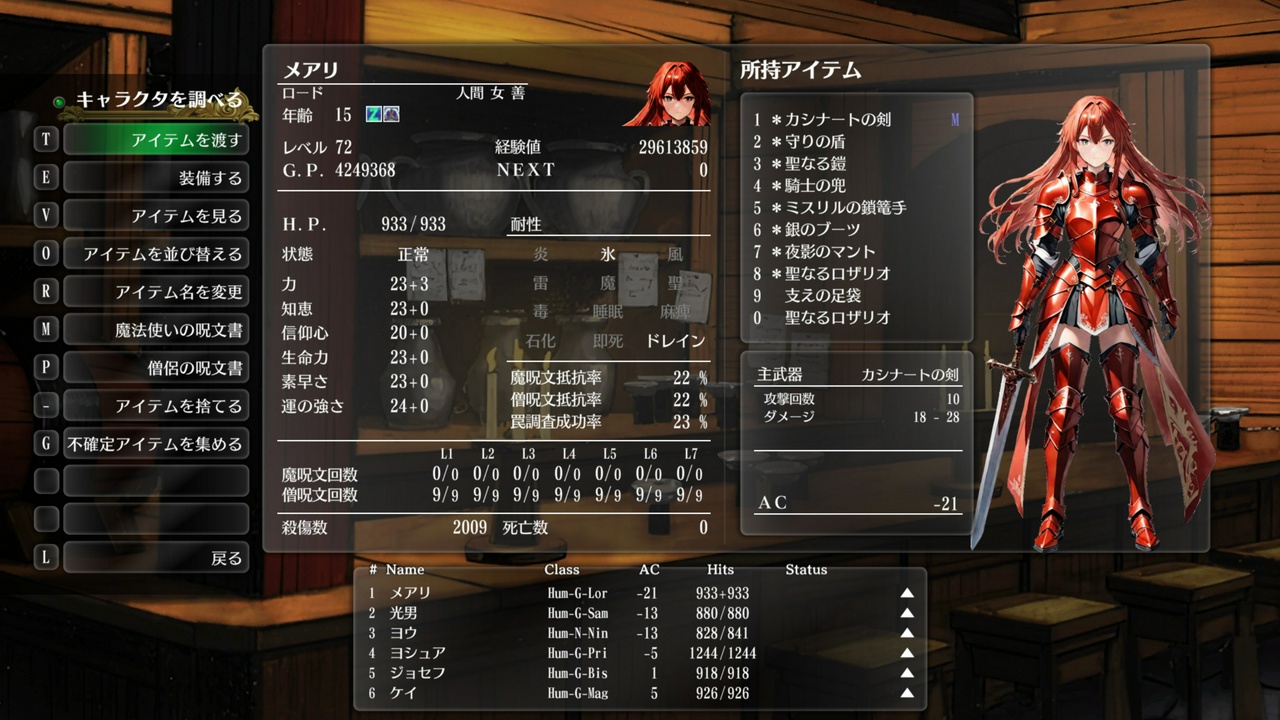Click the T shortcut key icon in sidebar
1280x720 pixels.
[x=45, y=137]
